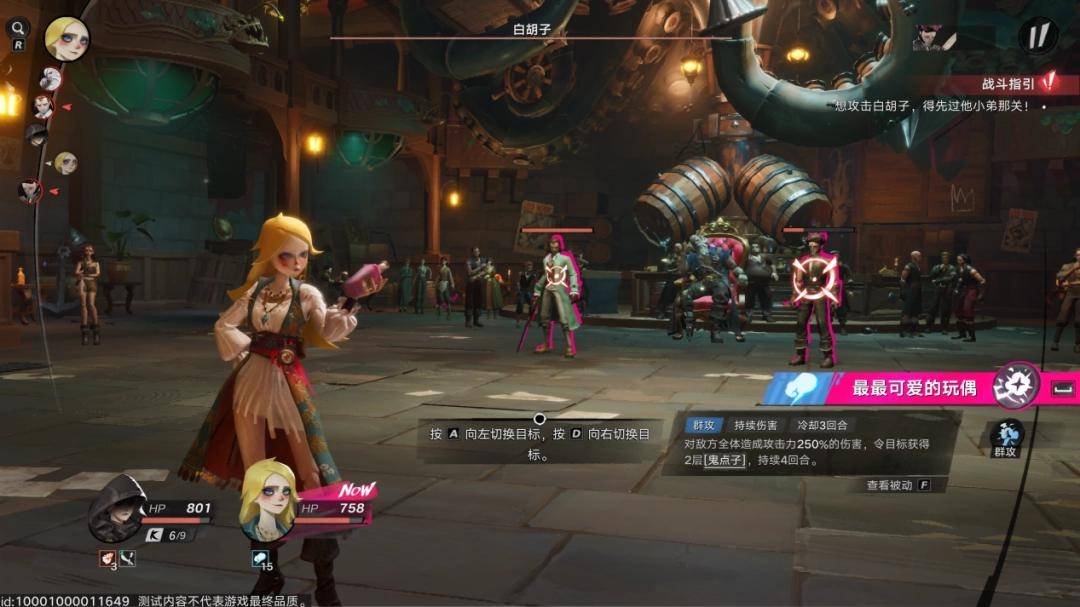Click the enemy portrait beside the boss bar

click(x=934, y=37)
